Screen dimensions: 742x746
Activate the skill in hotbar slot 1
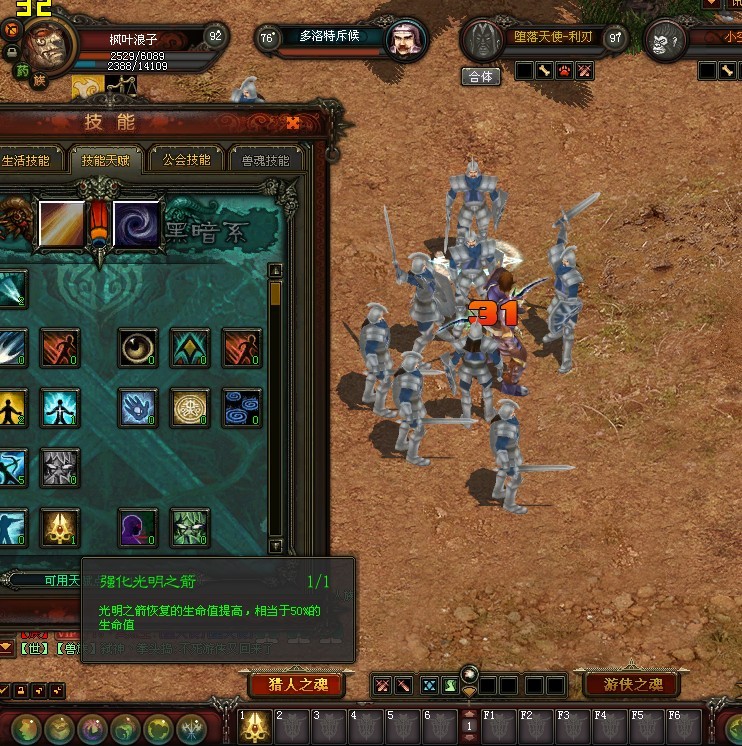point(255,727)
